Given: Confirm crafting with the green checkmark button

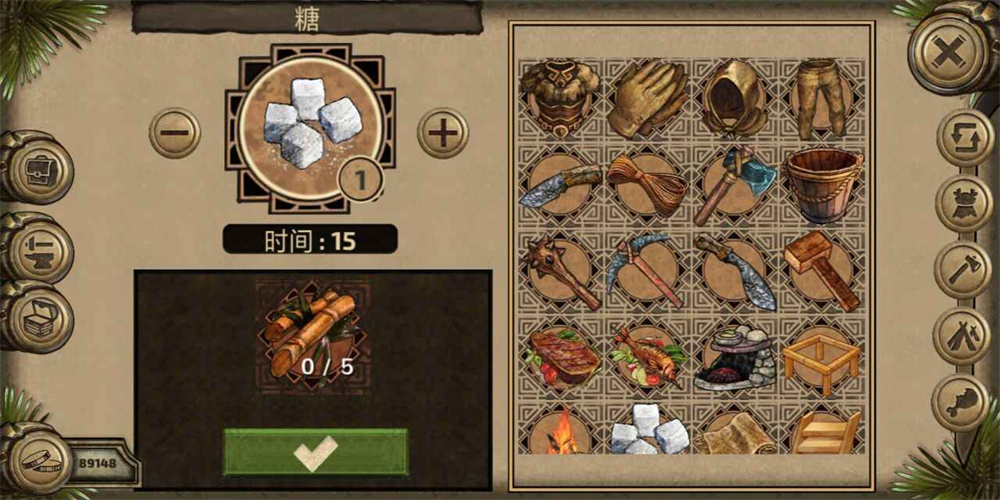Looking at the screenshot, I should tap(315, 452).
